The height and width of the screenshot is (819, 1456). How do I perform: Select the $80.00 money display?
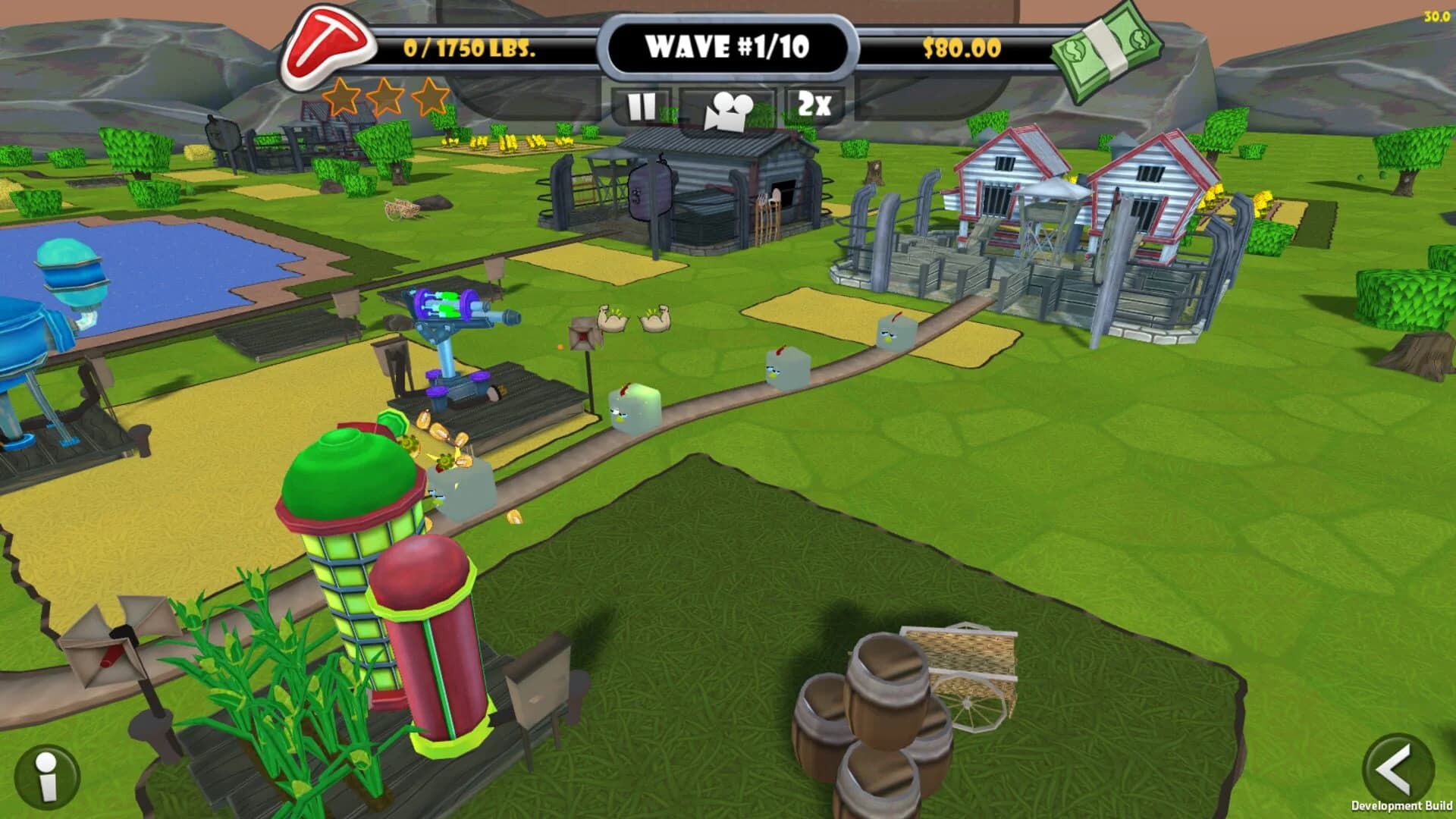point(960,47)
